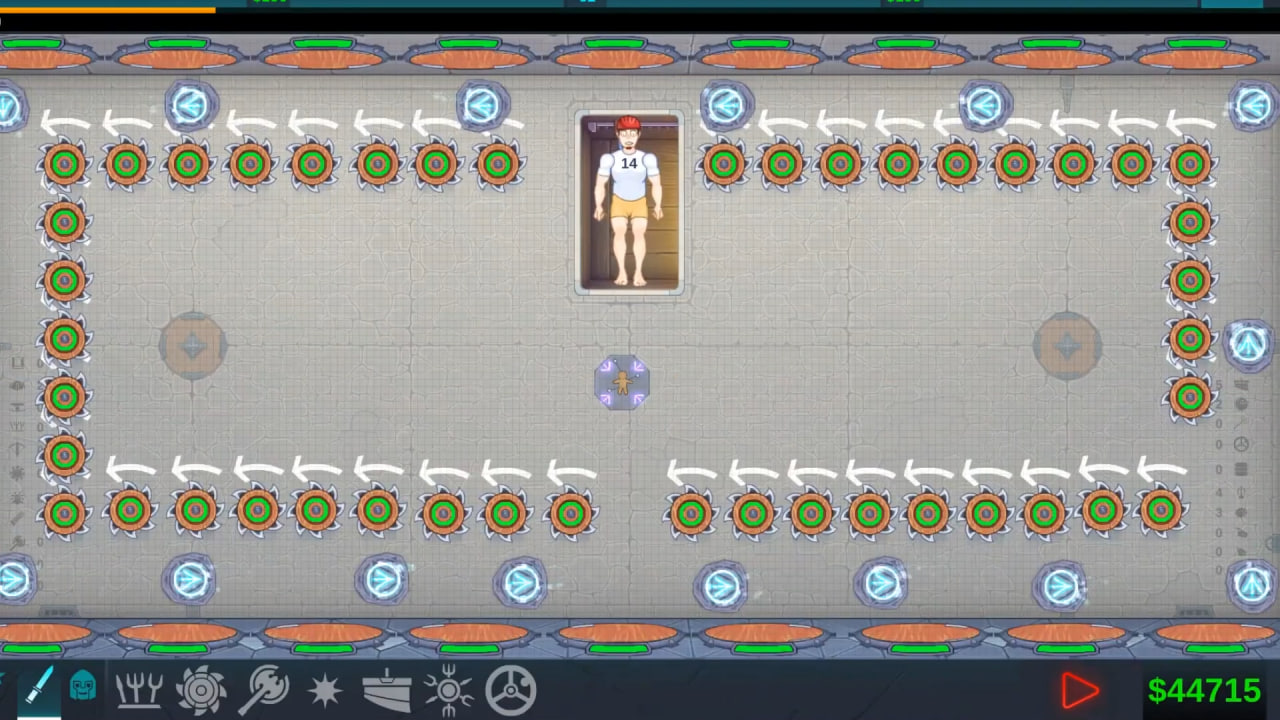Select the steering wheel category
Image resolution: width=1280 pixels, height=720 pixels.
512,689
